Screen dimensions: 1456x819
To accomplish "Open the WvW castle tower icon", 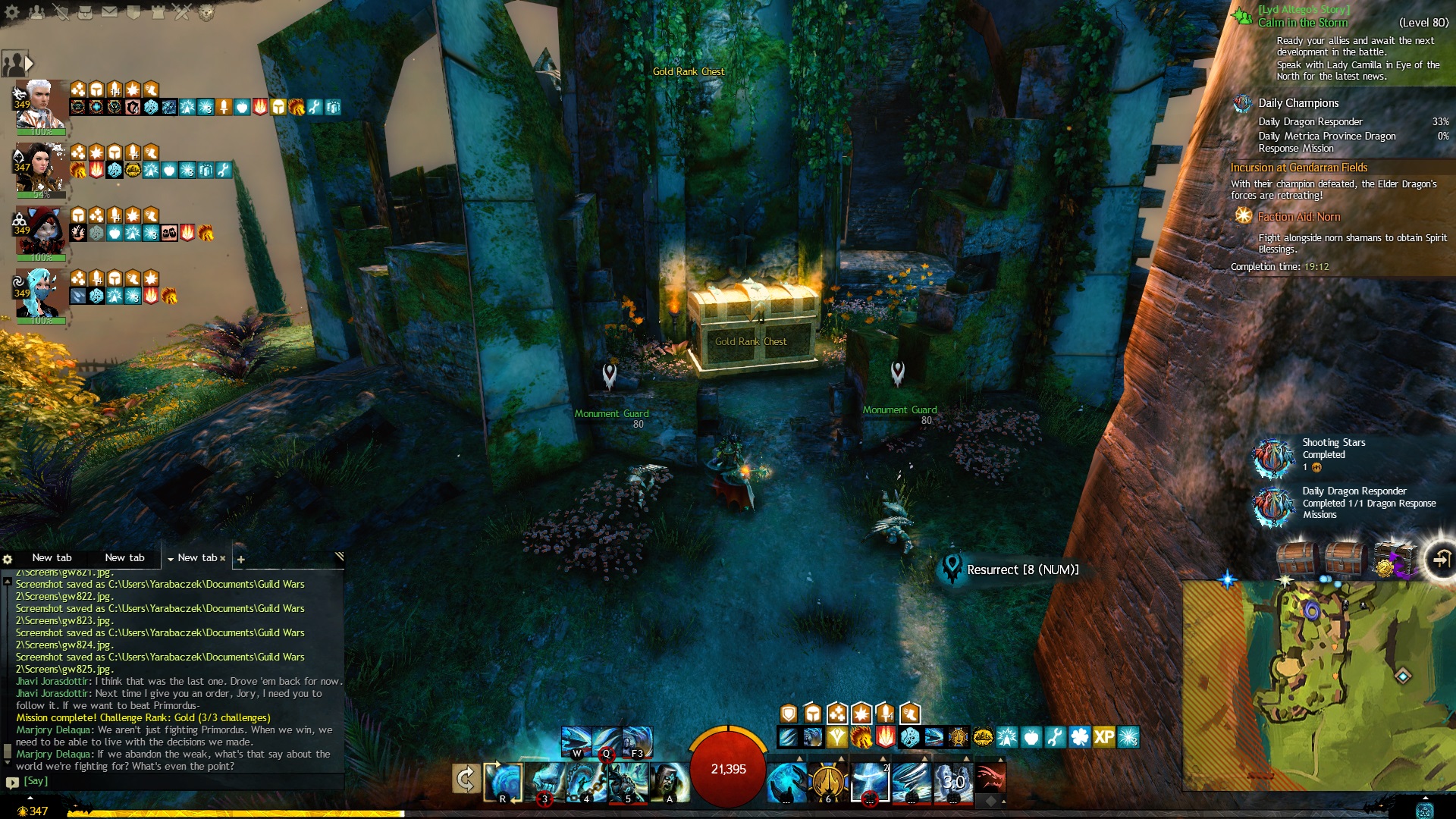I will tap(158, 12).
